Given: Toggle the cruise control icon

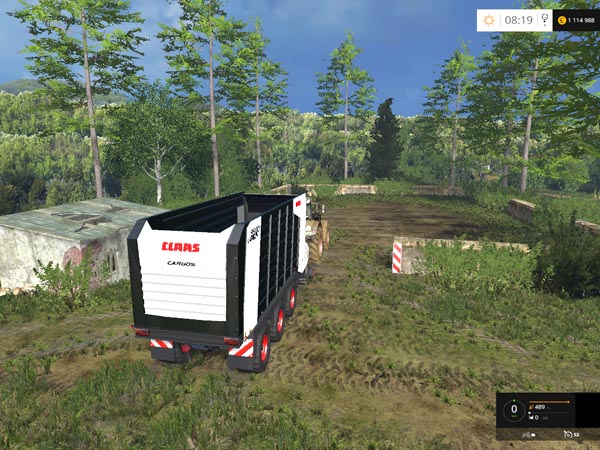Looking at the screenshot, I should pyautogui.click(x=568, y=433).
